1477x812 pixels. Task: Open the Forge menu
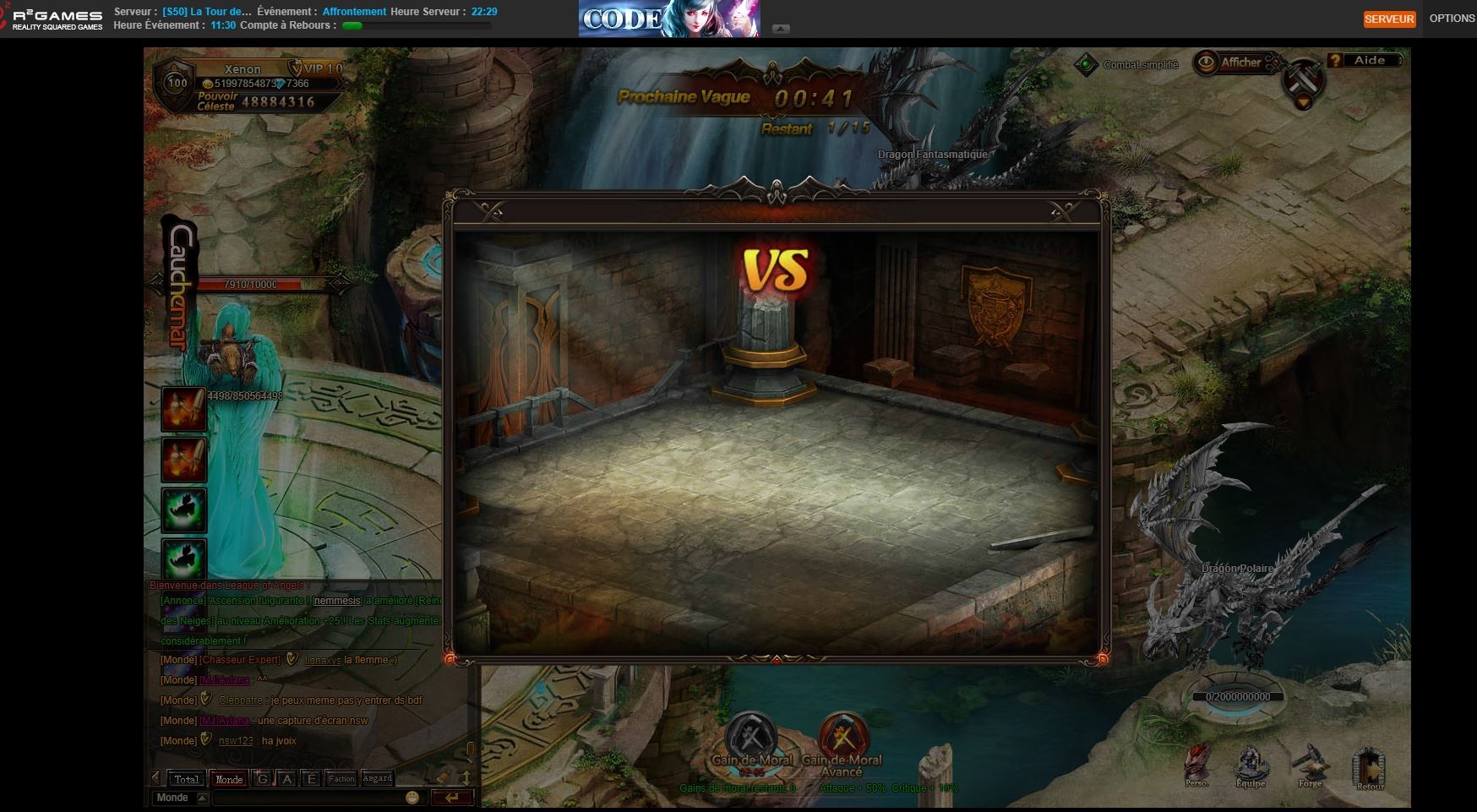(1310, 765)
